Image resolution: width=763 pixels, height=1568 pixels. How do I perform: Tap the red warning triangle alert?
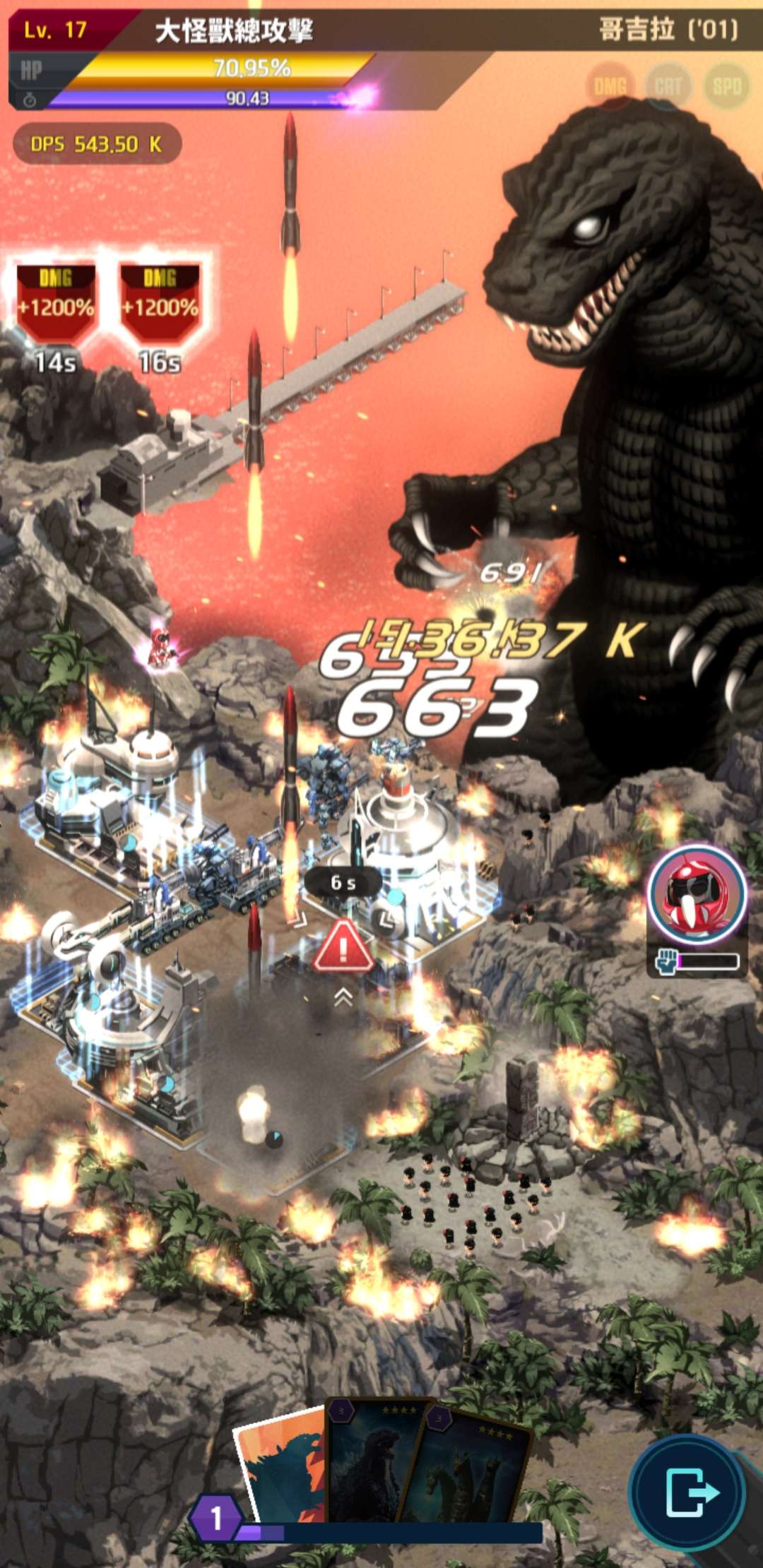pyautogui.click(x=343, y=946)
